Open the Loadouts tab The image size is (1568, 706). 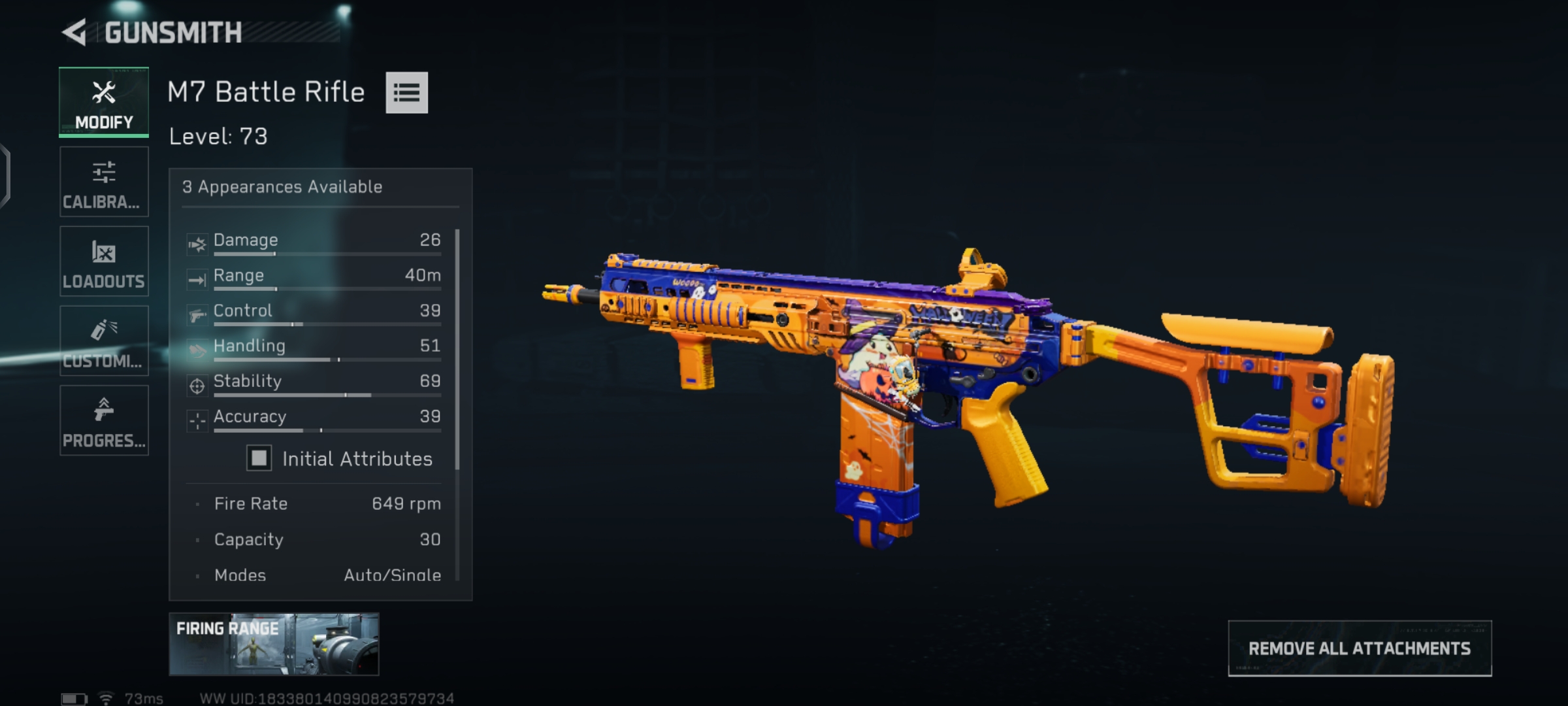104,261
